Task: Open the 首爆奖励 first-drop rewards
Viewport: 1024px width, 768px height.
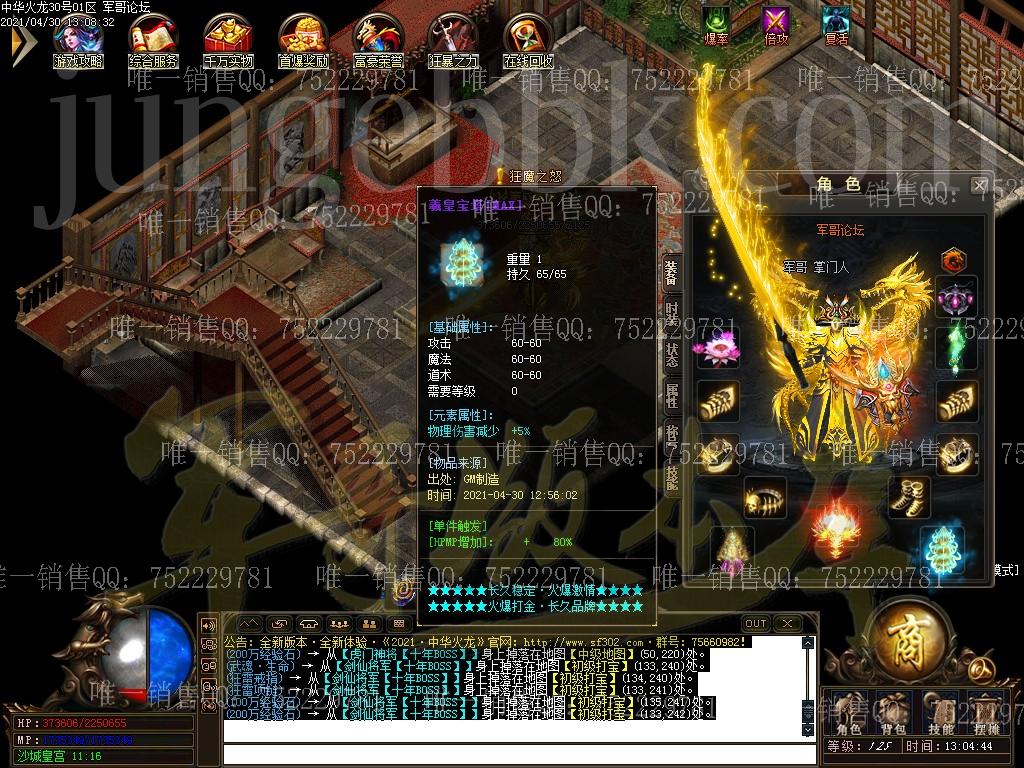Action: tap(303, 38)
